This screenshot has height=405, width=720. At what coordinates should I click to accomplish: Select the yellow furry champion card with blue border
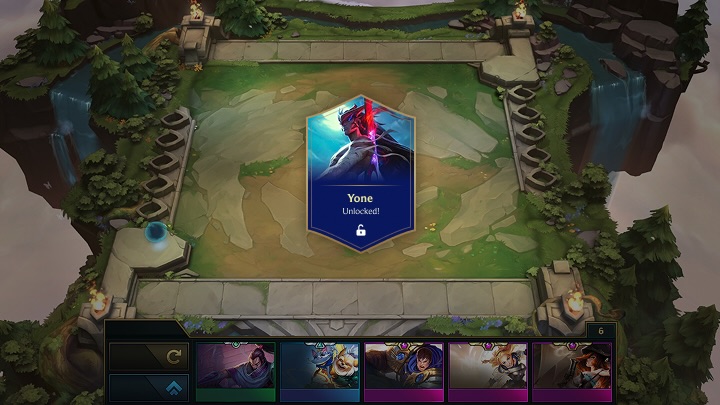point(319,370)
